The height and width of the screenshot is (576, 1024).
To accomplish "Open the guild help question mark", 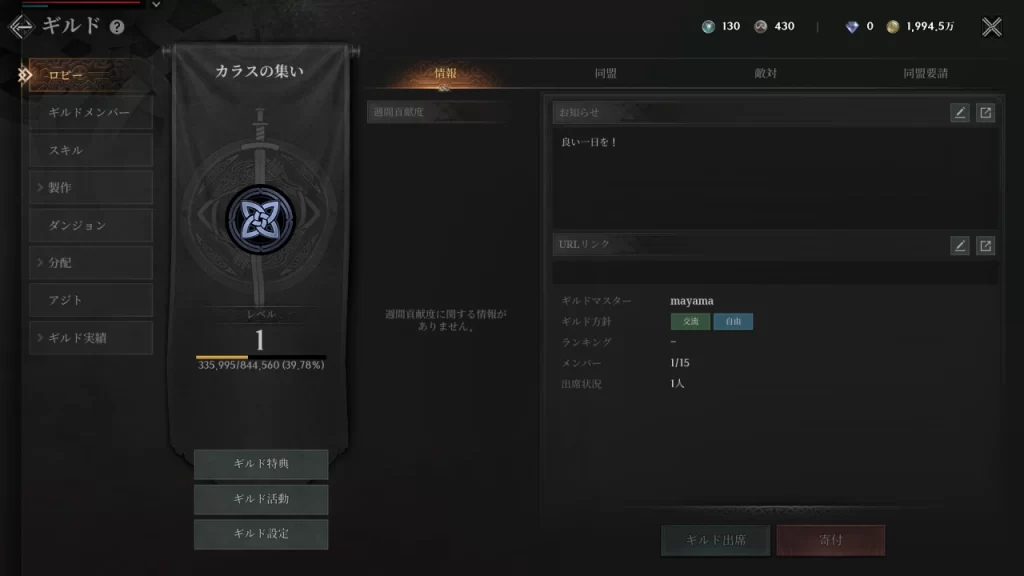I will 117,27.
